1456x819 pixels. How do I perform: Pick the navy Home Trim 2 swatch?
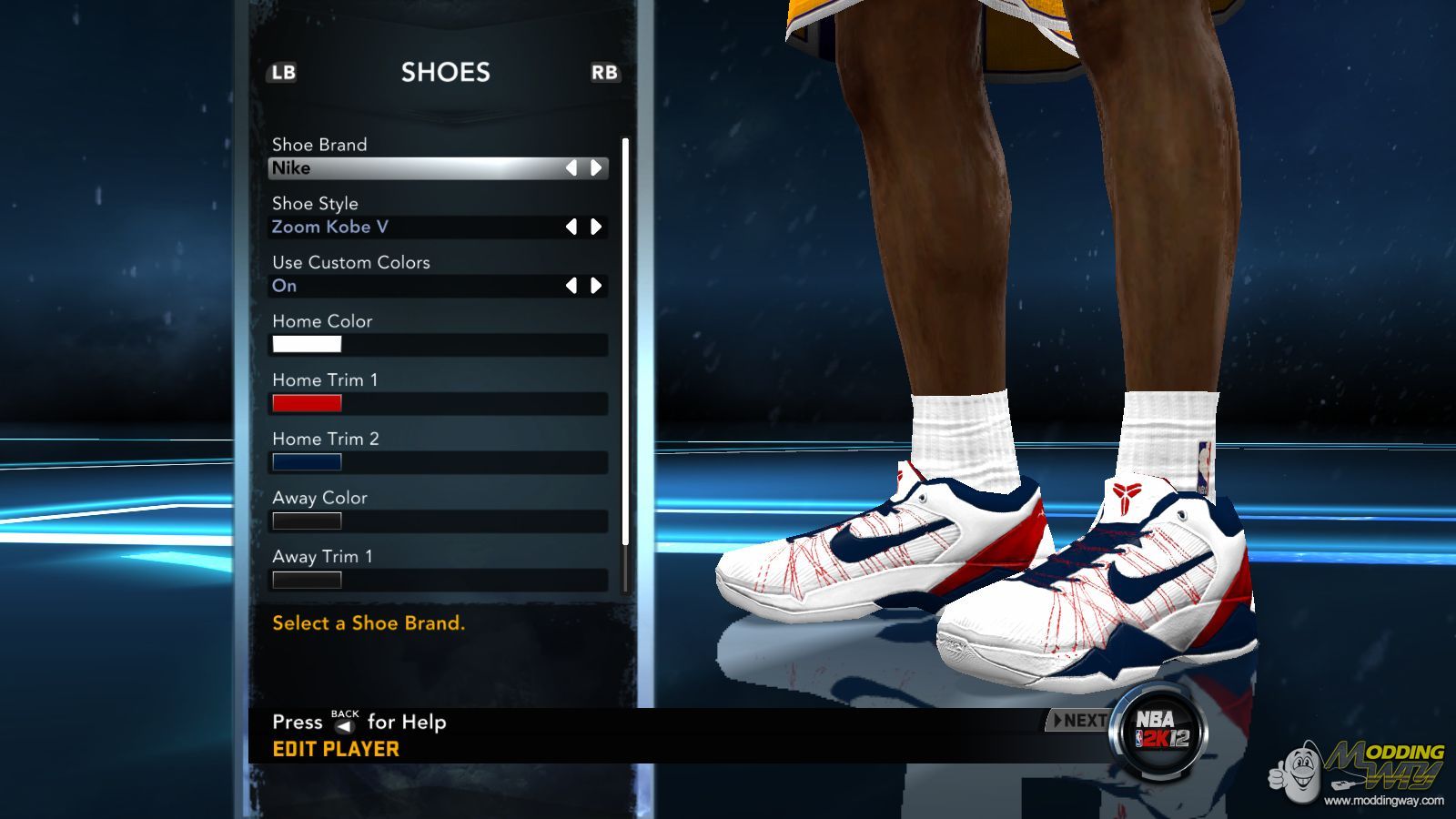(307, 461)
